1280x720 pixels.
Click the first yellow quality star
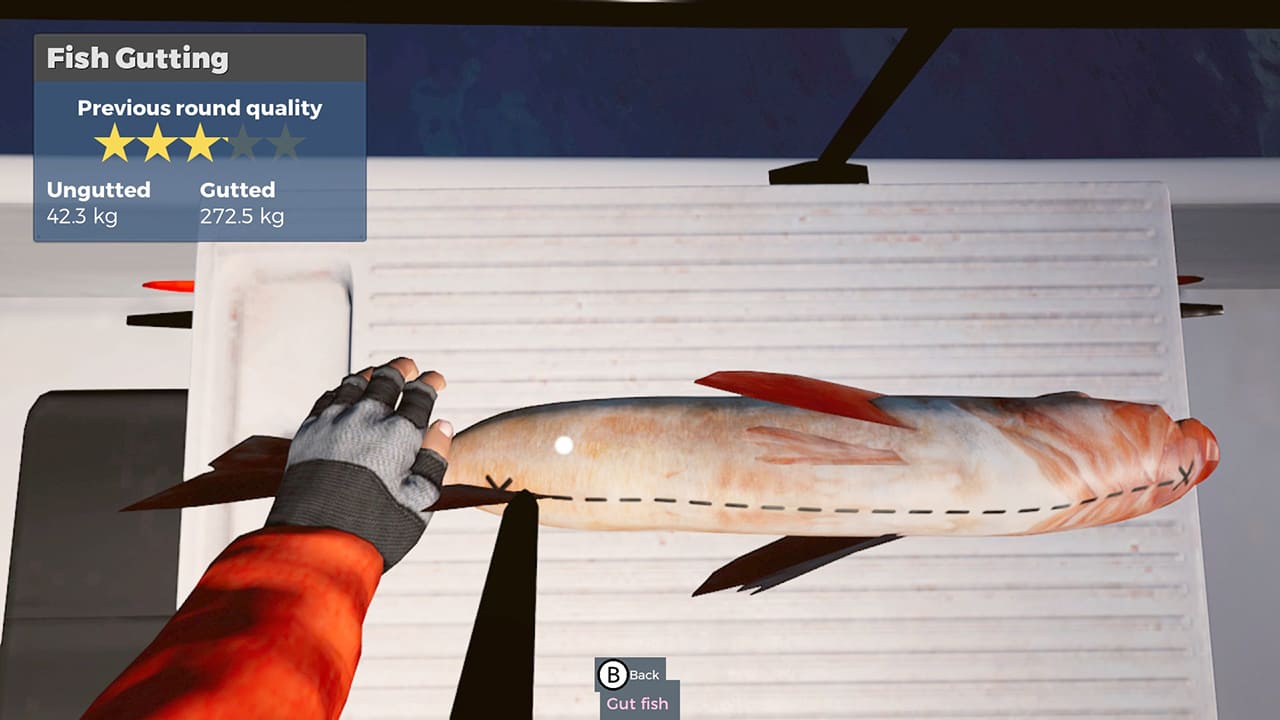click(115, 142)
